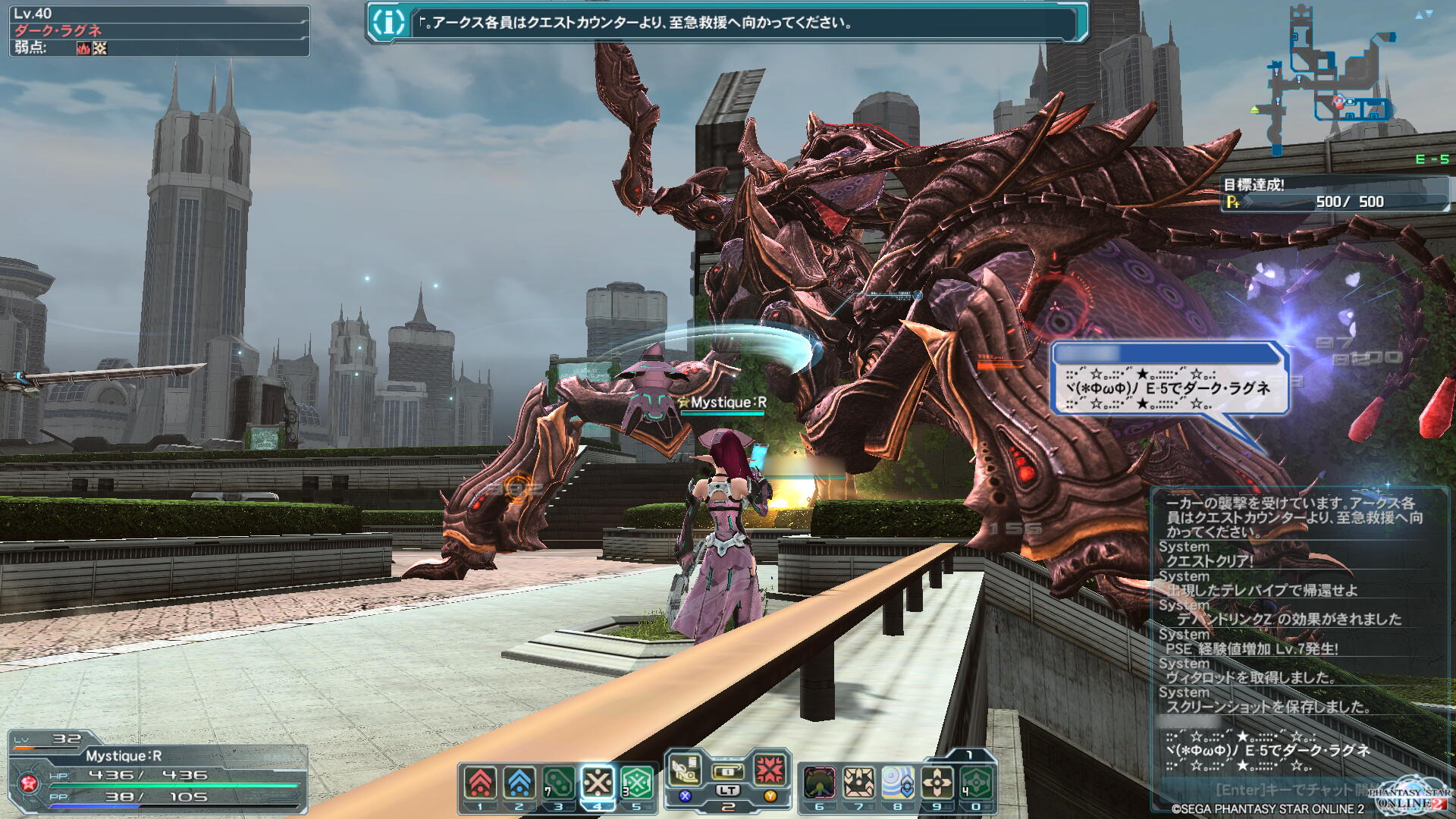Image resolution: width=1456 pixels, height=819 pixels.
Task: Use the dark dome skill in slot 6
Action: [x=820, y=783]
